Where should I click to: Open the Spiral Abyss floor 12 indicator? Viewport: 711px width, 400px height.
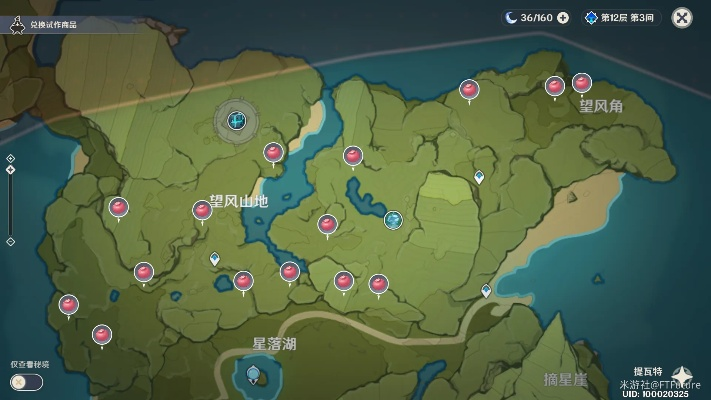tap(618, 17)
